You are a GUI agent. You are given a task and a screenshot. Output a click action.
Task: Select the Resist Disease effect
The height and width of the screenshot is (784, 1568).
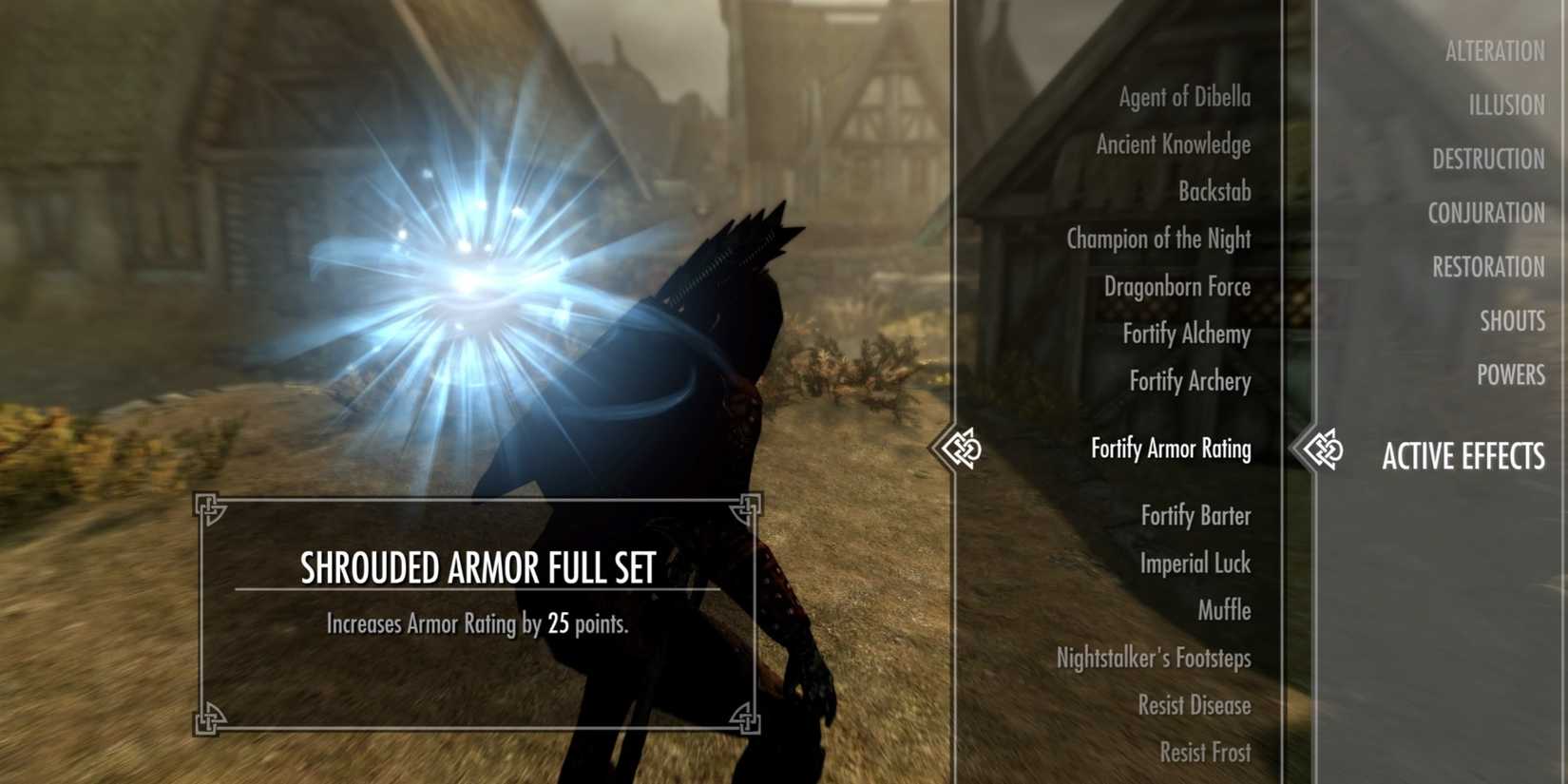pyautogui.click(x=1195, y=706)
